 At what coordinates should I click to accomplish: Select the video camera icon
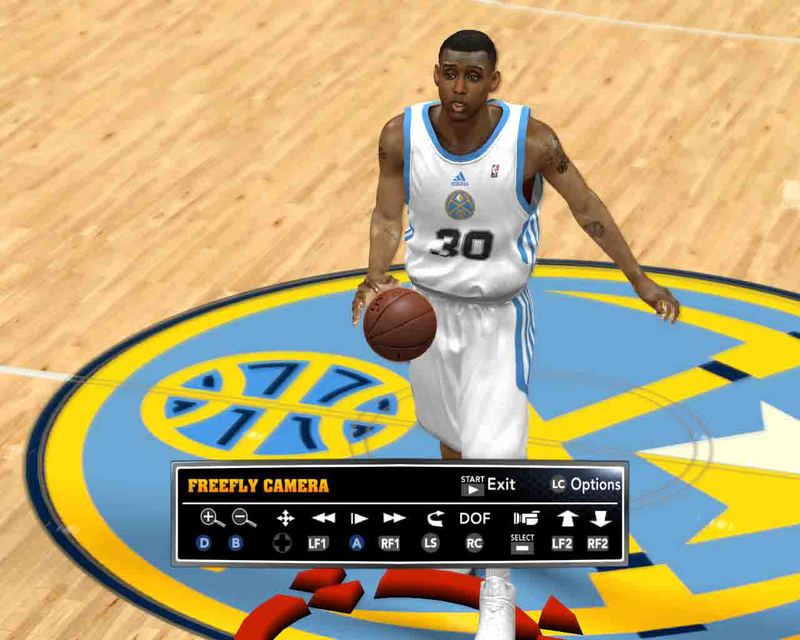point(523,518)
